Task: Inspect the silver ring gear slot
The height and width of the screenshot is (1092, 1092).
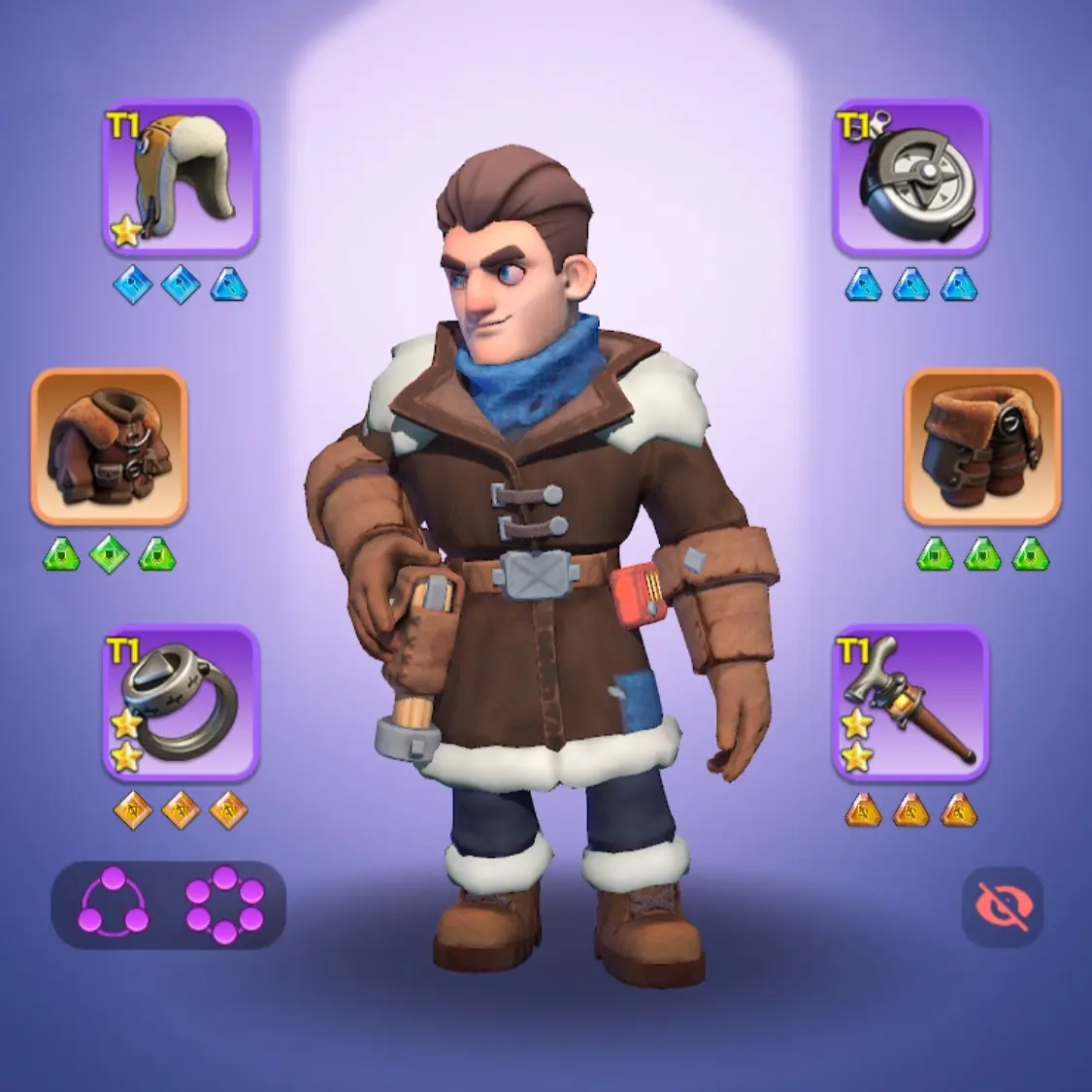Action: (x=181, y=703)
